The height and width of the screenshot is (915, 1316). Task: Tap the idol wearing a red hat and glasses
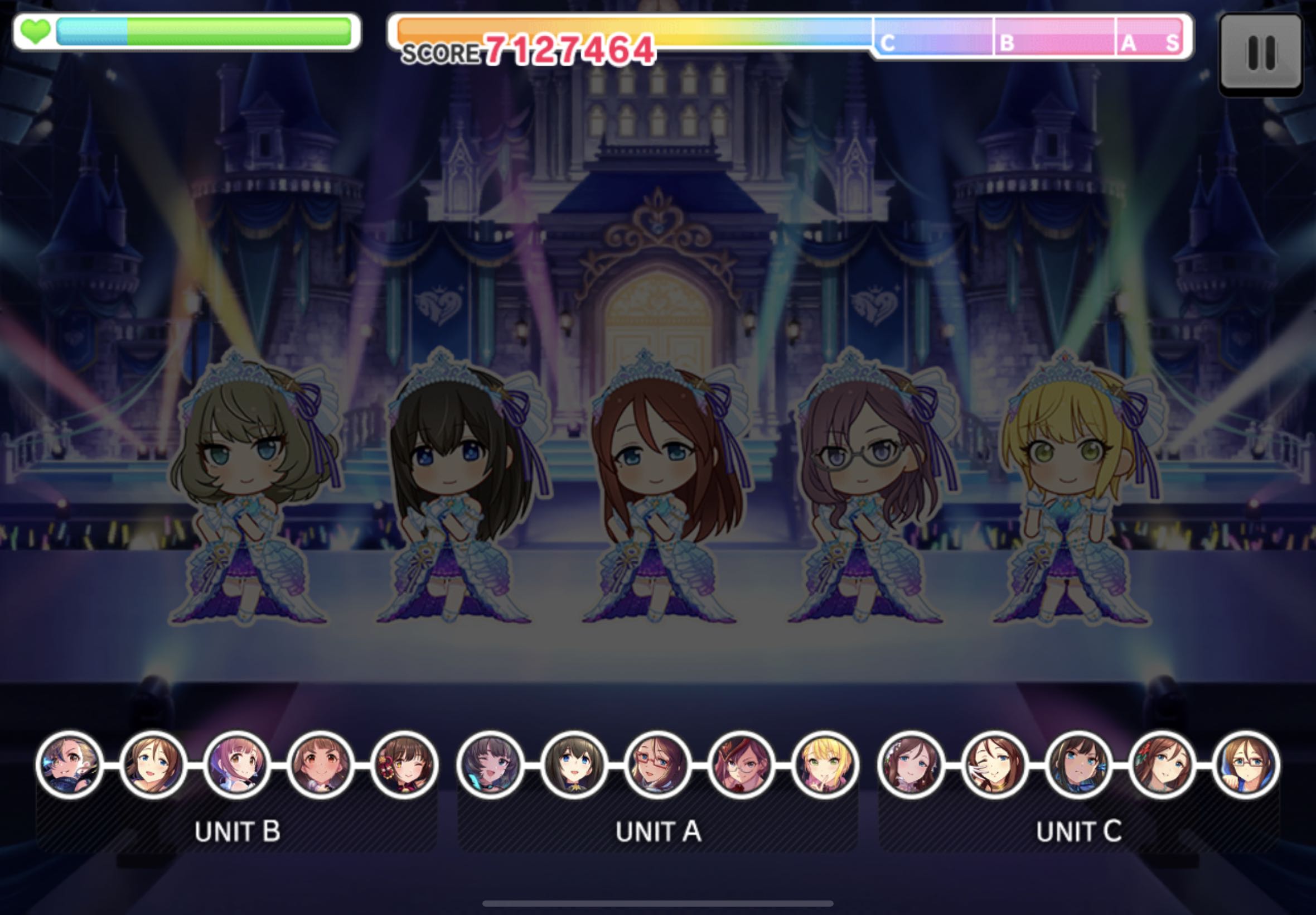741,765
